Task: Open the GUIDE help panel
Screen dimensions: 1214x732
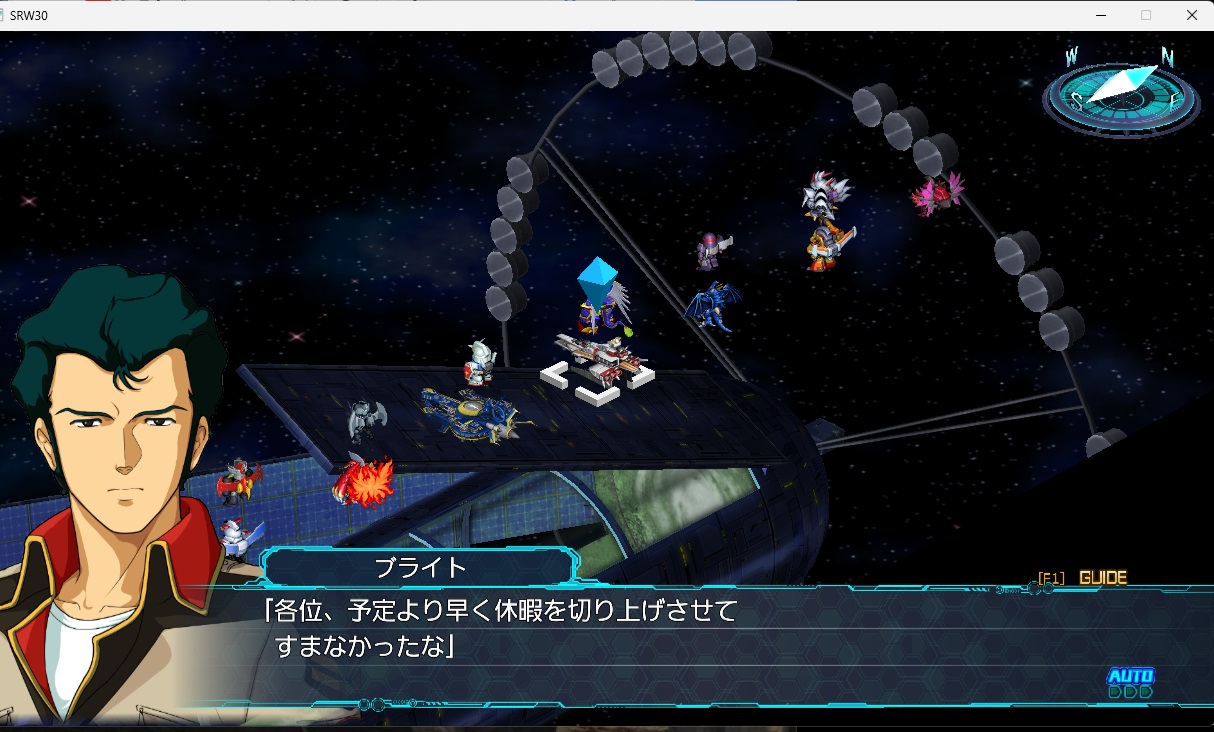Action: 1102,578
